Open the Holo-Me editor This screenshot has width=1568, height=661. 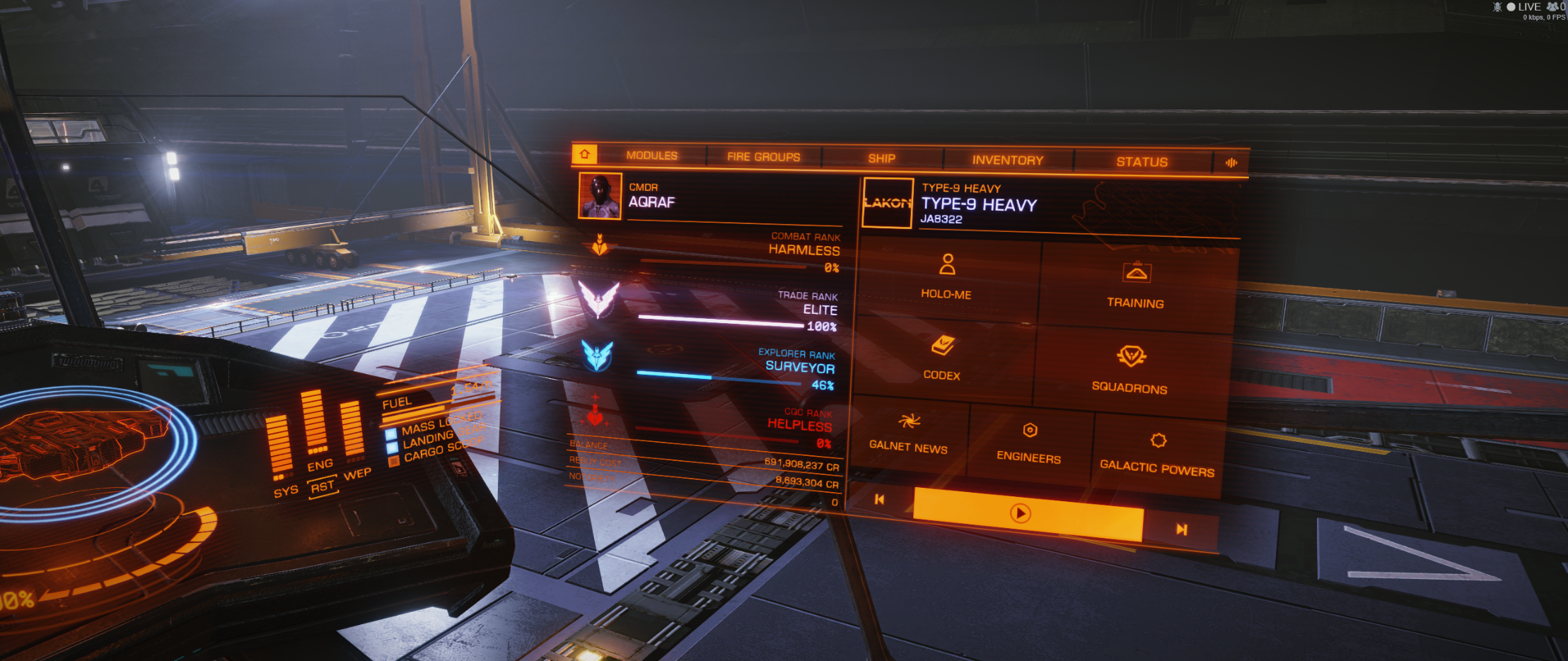click(946, 277)
